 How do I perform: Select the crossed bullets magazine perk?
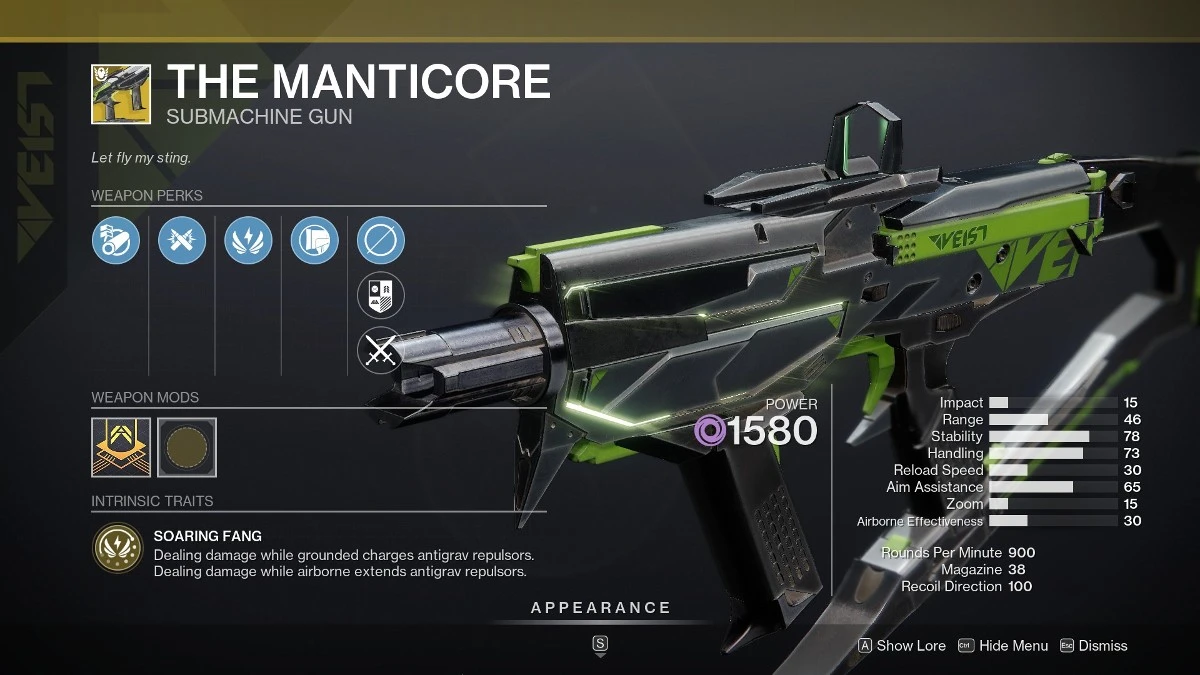[x=182, y=241]
